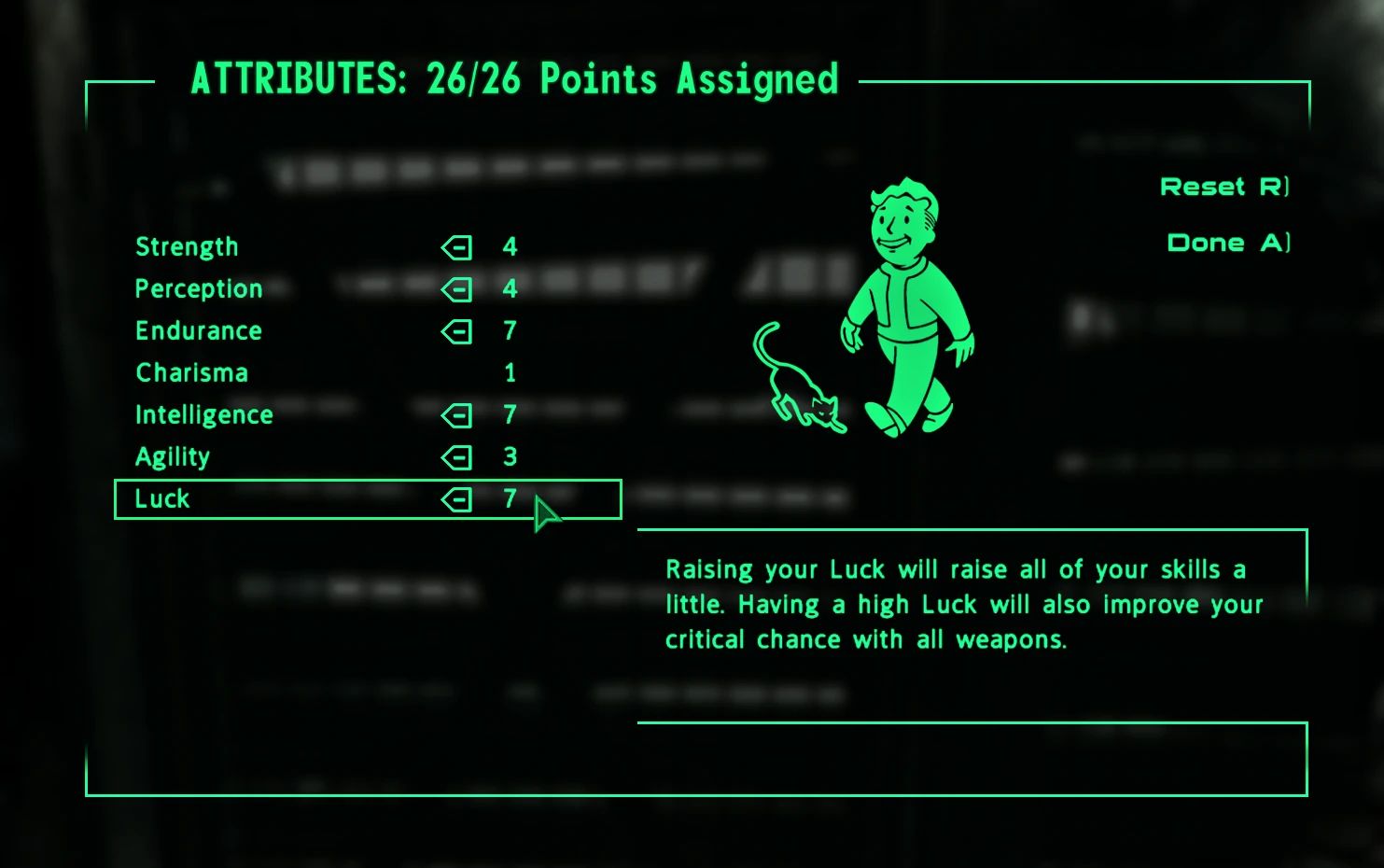Select the Perception attribute label
The height and width of the screenshot is (868, 1384).
[199, 288]
